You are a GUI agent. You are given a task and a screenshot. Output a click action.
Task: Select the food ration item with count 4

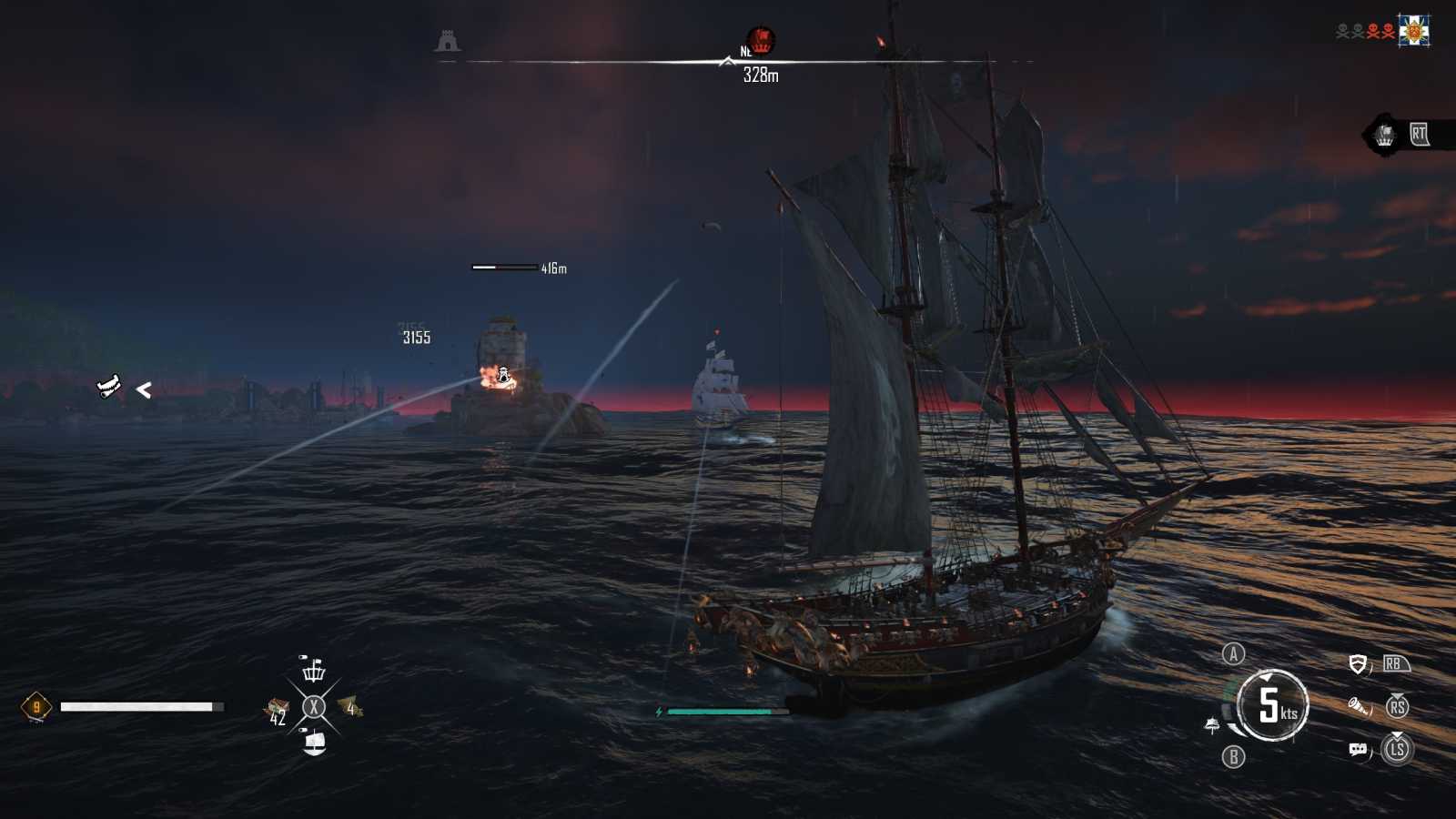coord(350,707)
